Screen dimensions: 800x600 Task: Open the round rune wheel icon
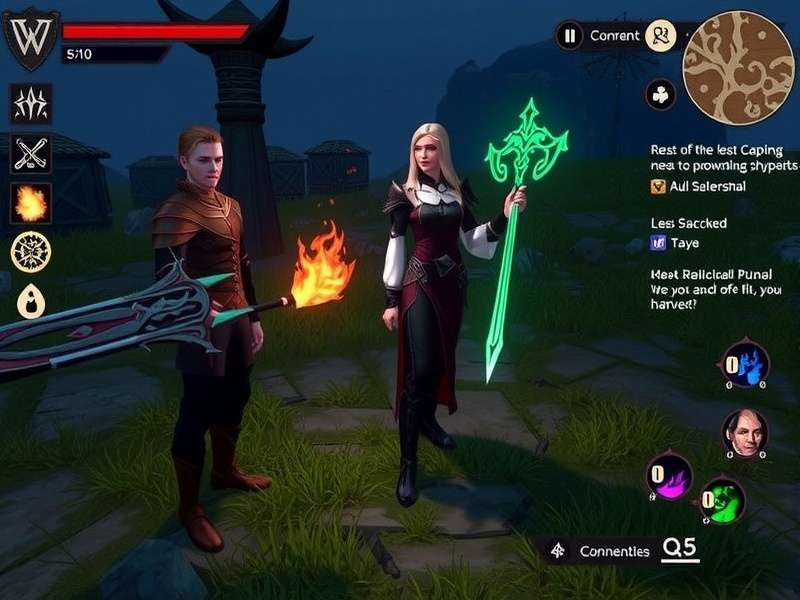point(31,251)
